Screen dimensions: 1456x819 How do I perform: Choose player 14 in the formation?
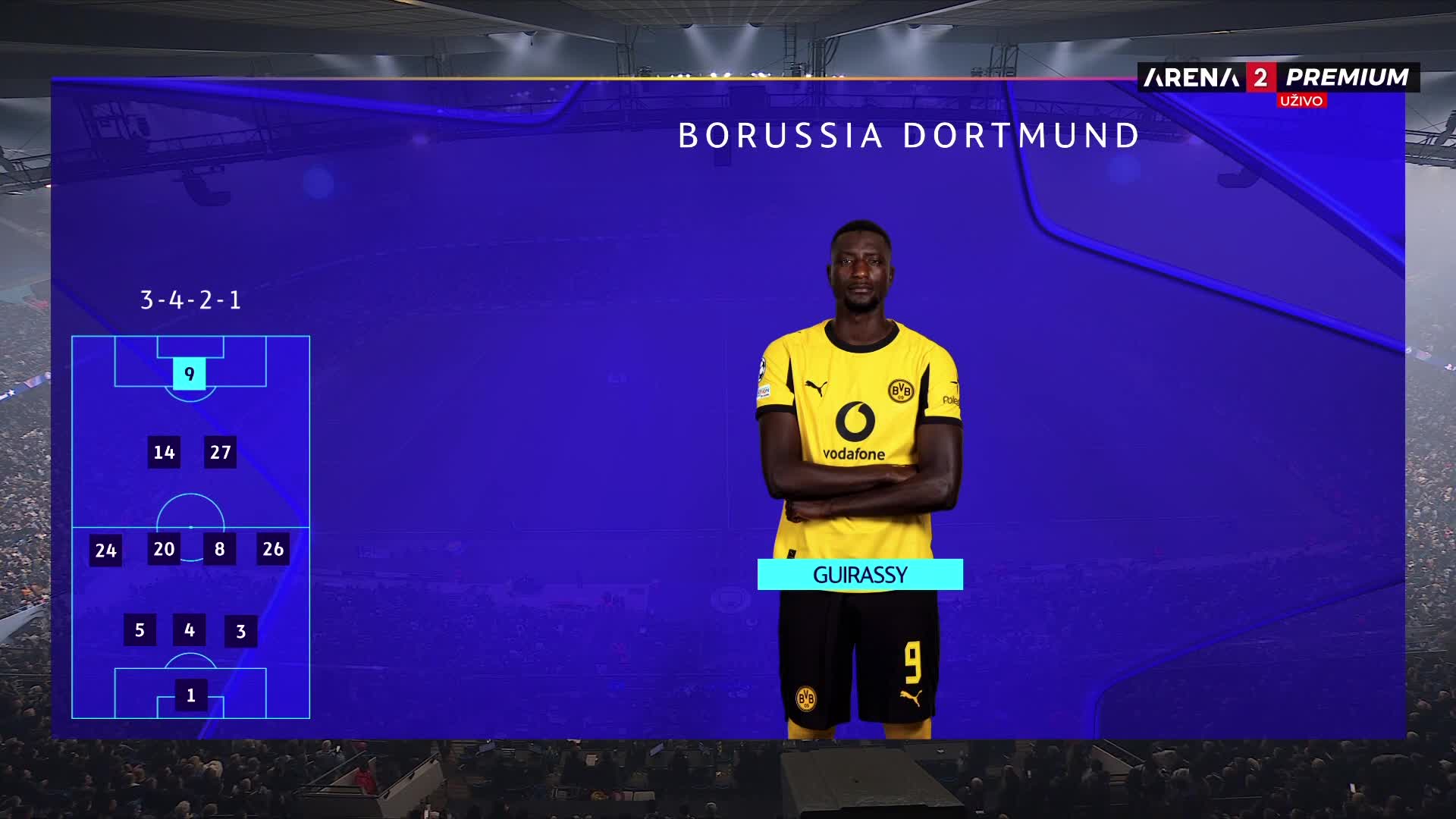pos(164,453)
